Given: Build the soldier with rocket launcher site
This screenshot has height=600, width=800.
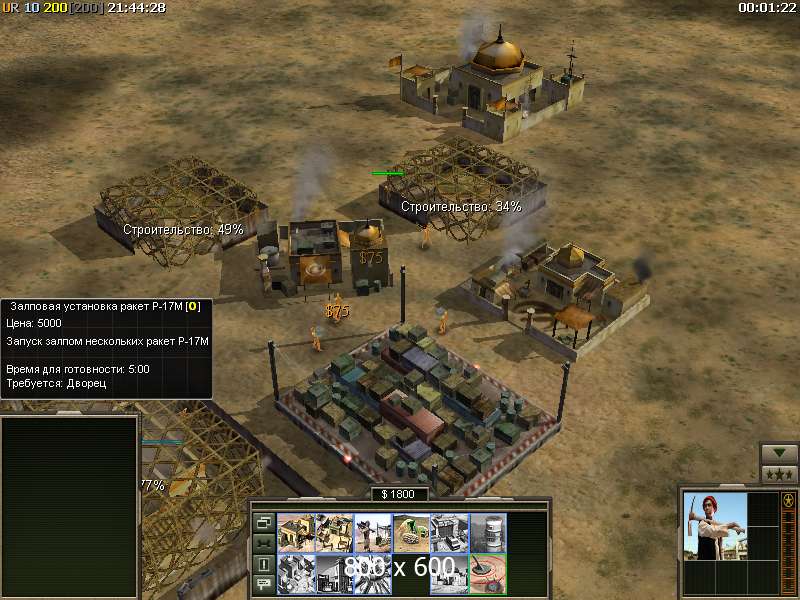Looking at the screenshot, I should (372, 533).
